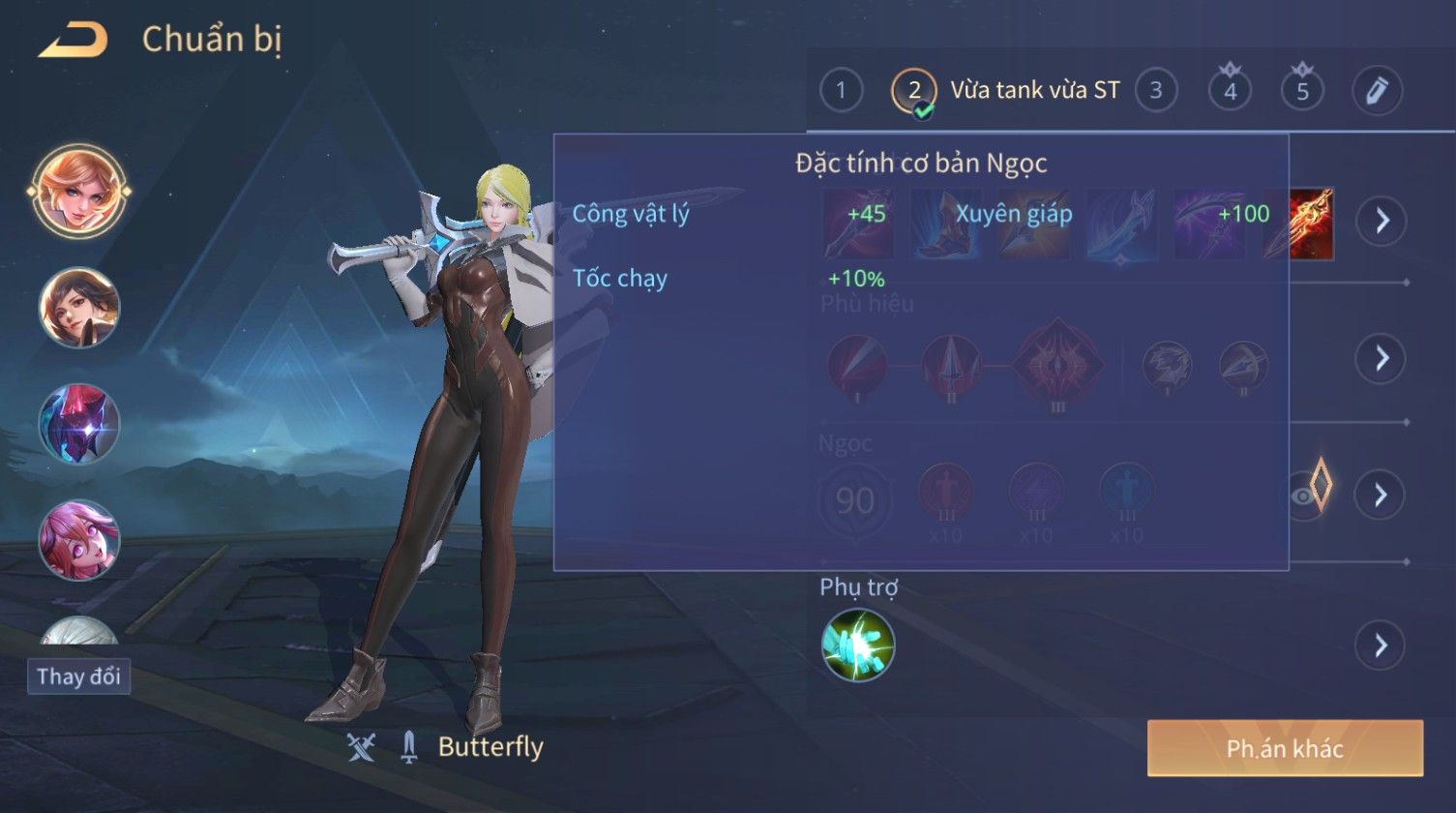
Task: Edit the loadout name with pencil icon
Action: 1377,91
